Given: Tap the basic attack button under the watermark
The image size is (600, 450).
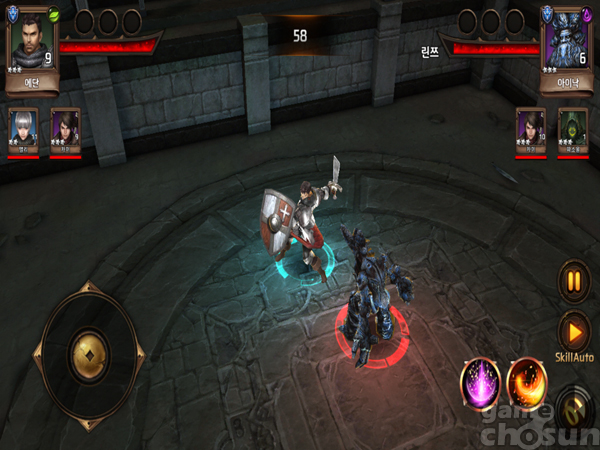Looking at the screenshot, I should [x=572, y=409].
